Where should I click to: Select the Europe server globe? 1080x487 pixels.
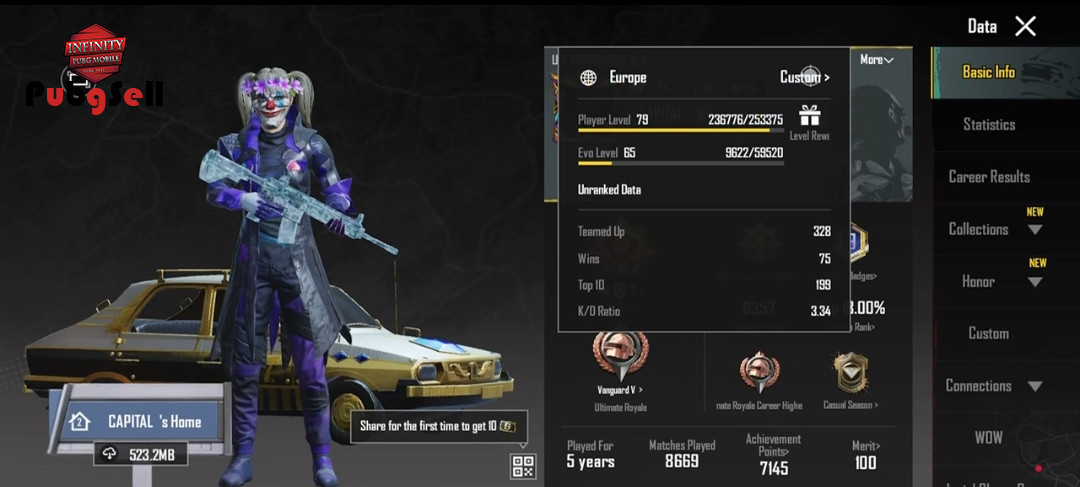[589, 77]
